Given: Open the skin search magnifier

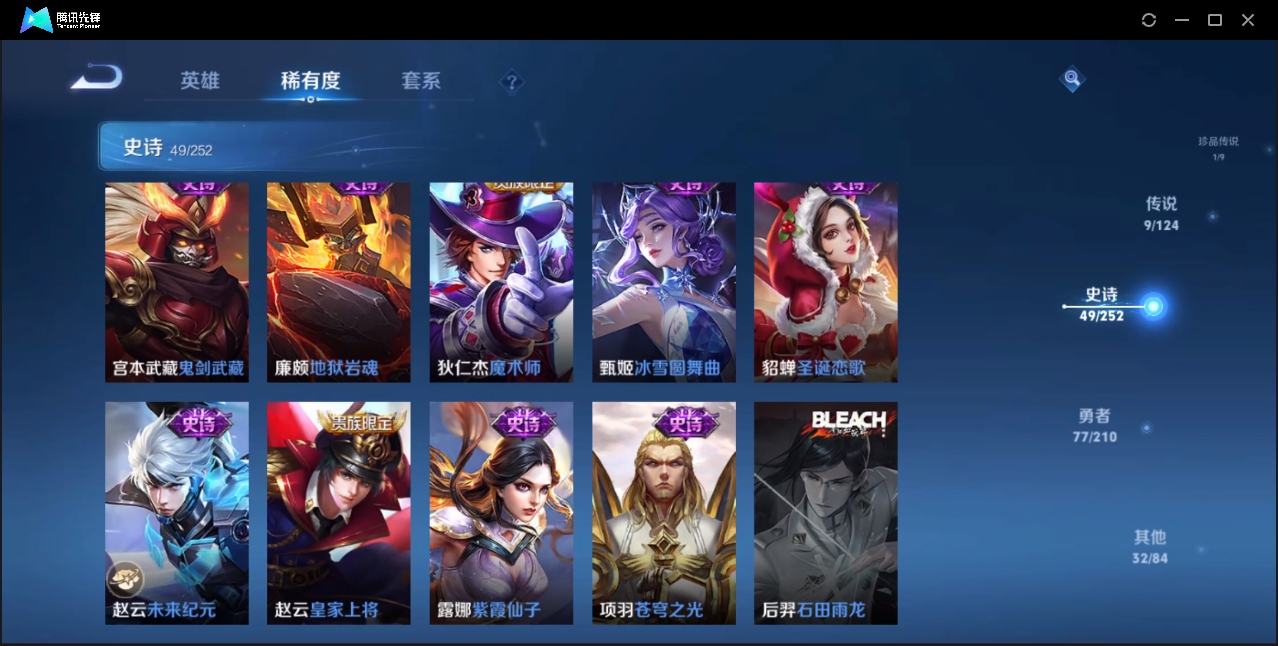Looking at the screenshot, I should [1071, 78].
